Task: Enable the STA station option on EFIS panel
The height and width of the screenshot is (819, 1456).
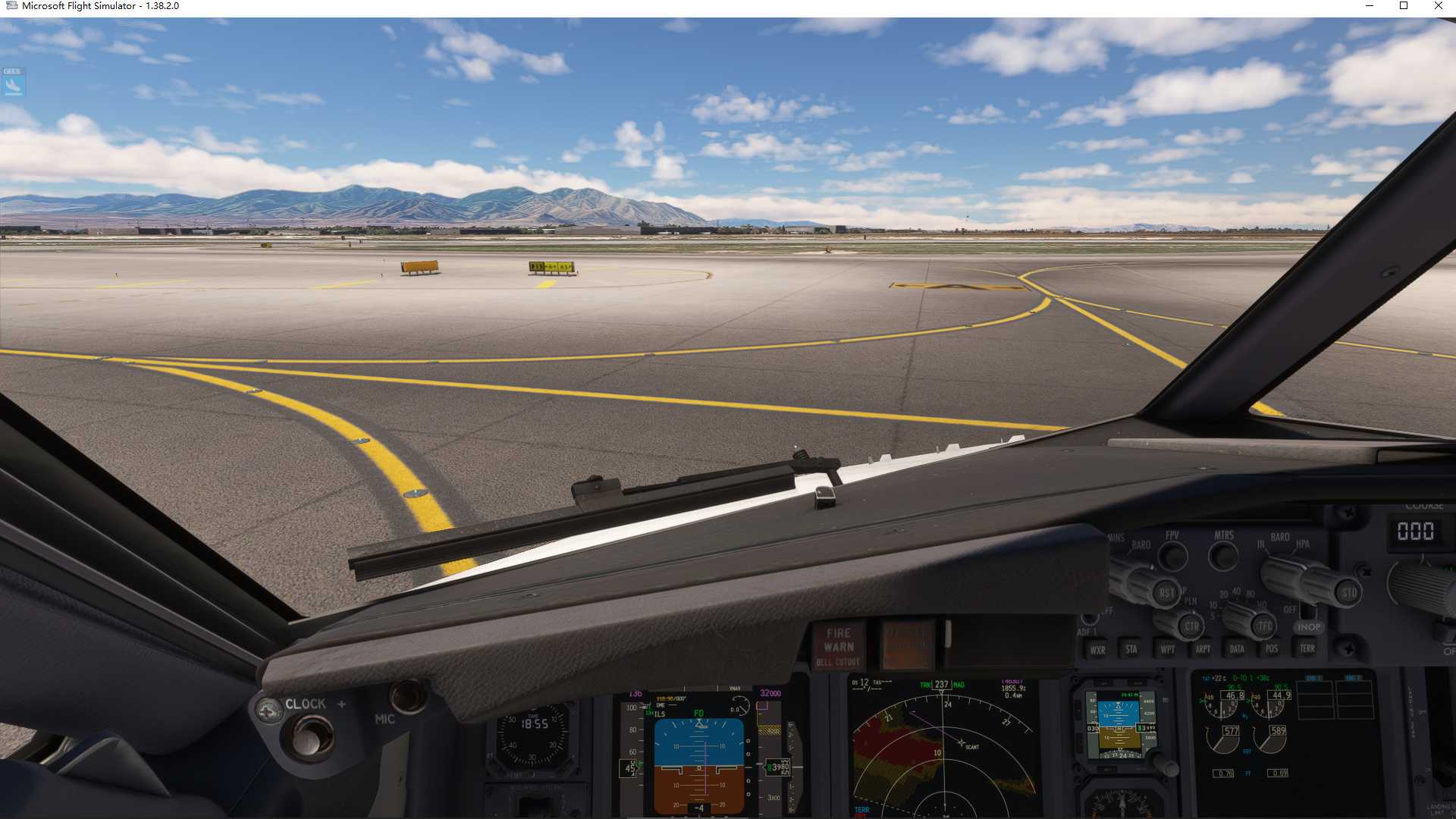Action: click(1132, 651)
